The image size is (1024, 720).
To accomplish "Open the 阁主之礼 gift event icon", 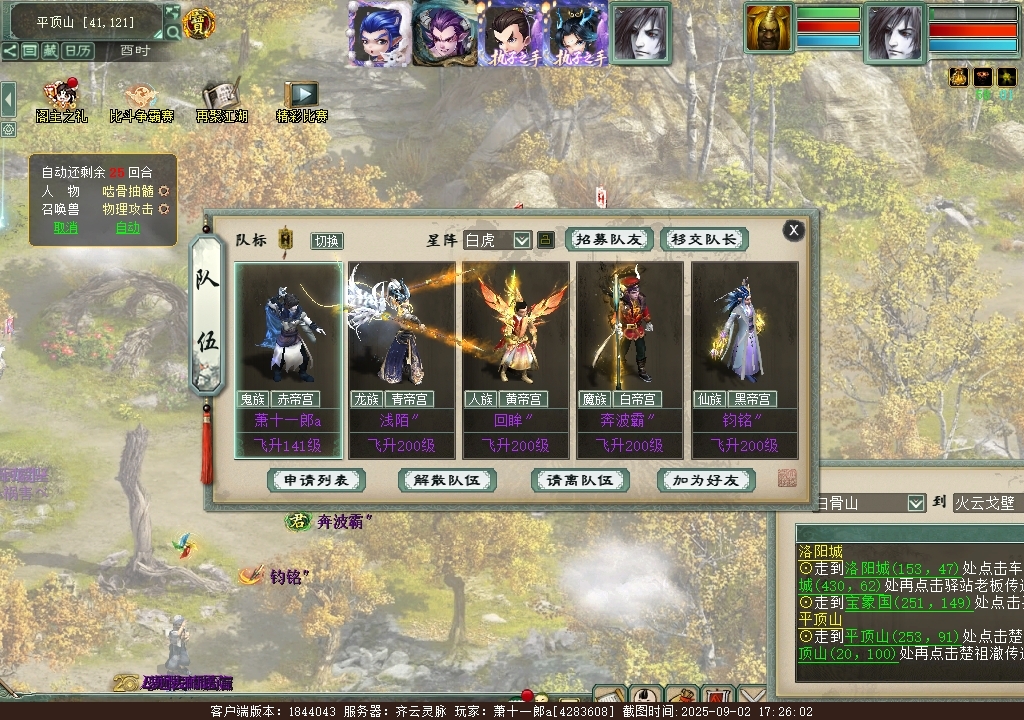I will [61, 102].
